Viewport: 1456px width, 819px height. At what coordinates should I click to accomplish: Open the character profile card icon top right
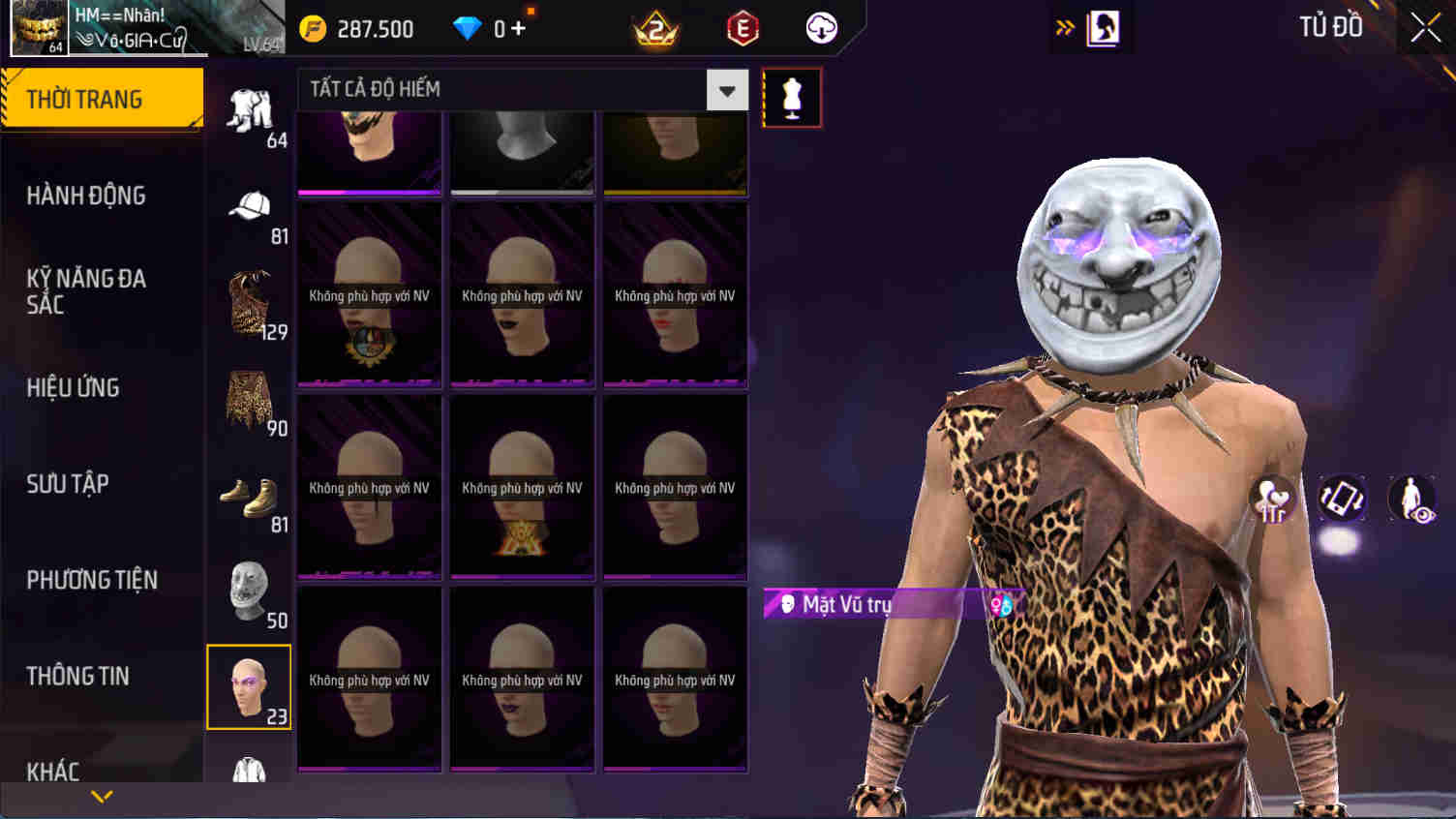pos(1103,26)
